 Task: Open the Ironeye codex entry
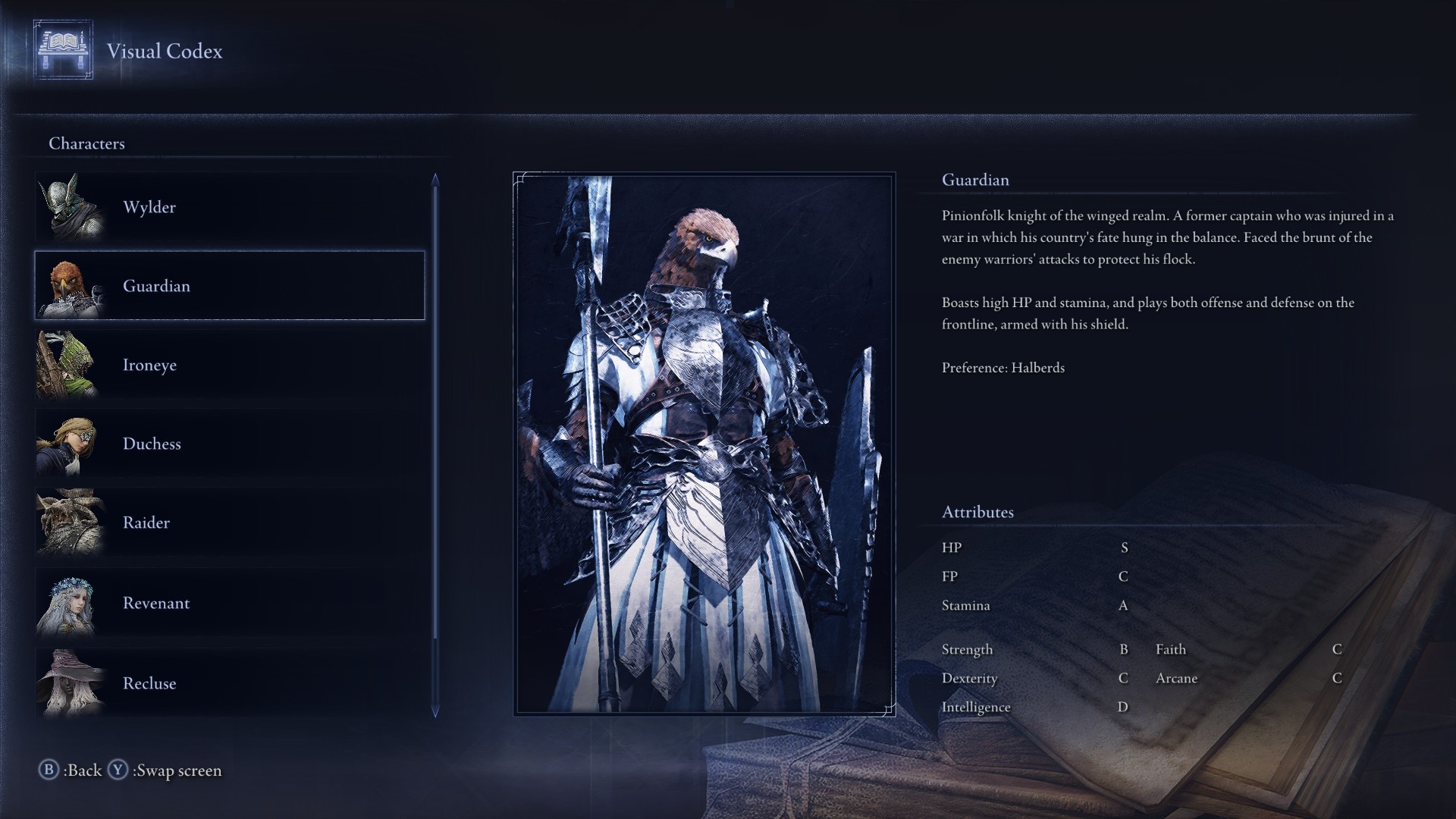227,365
